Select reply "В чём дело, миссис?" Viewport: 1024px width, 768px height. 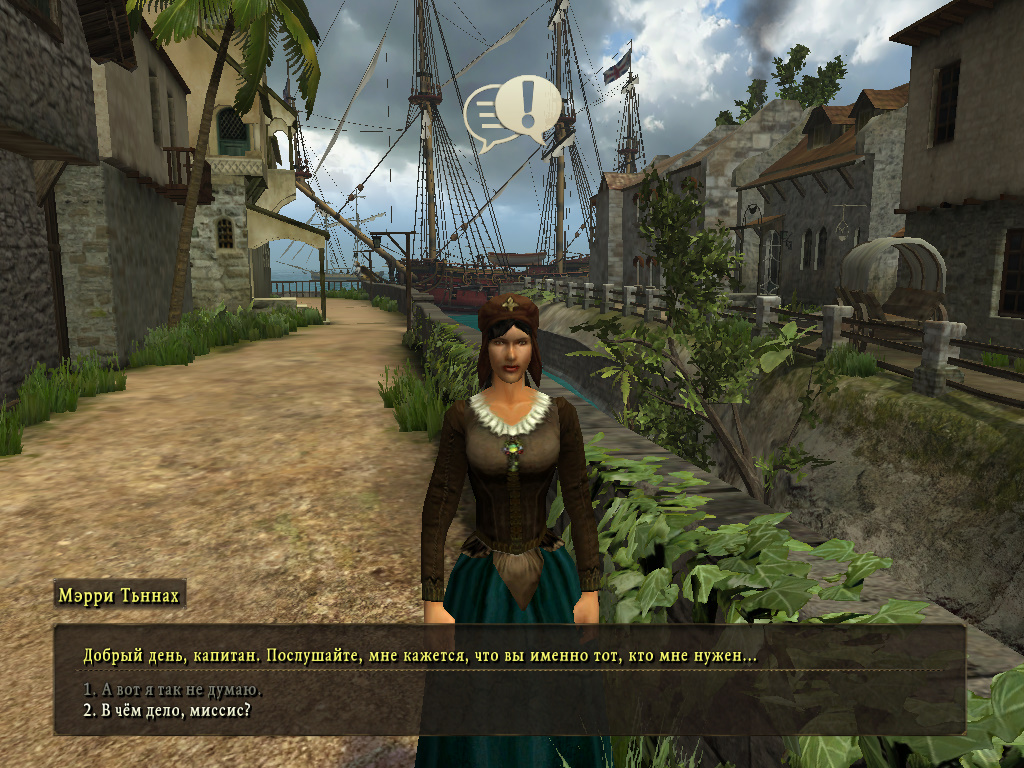point(166,711)
